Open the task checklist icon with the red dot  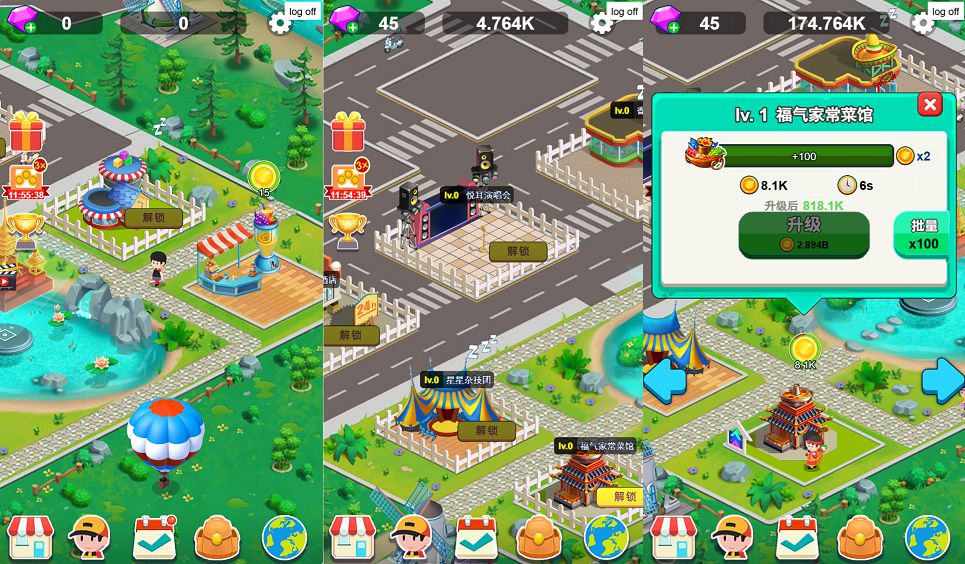click(155, 538)
